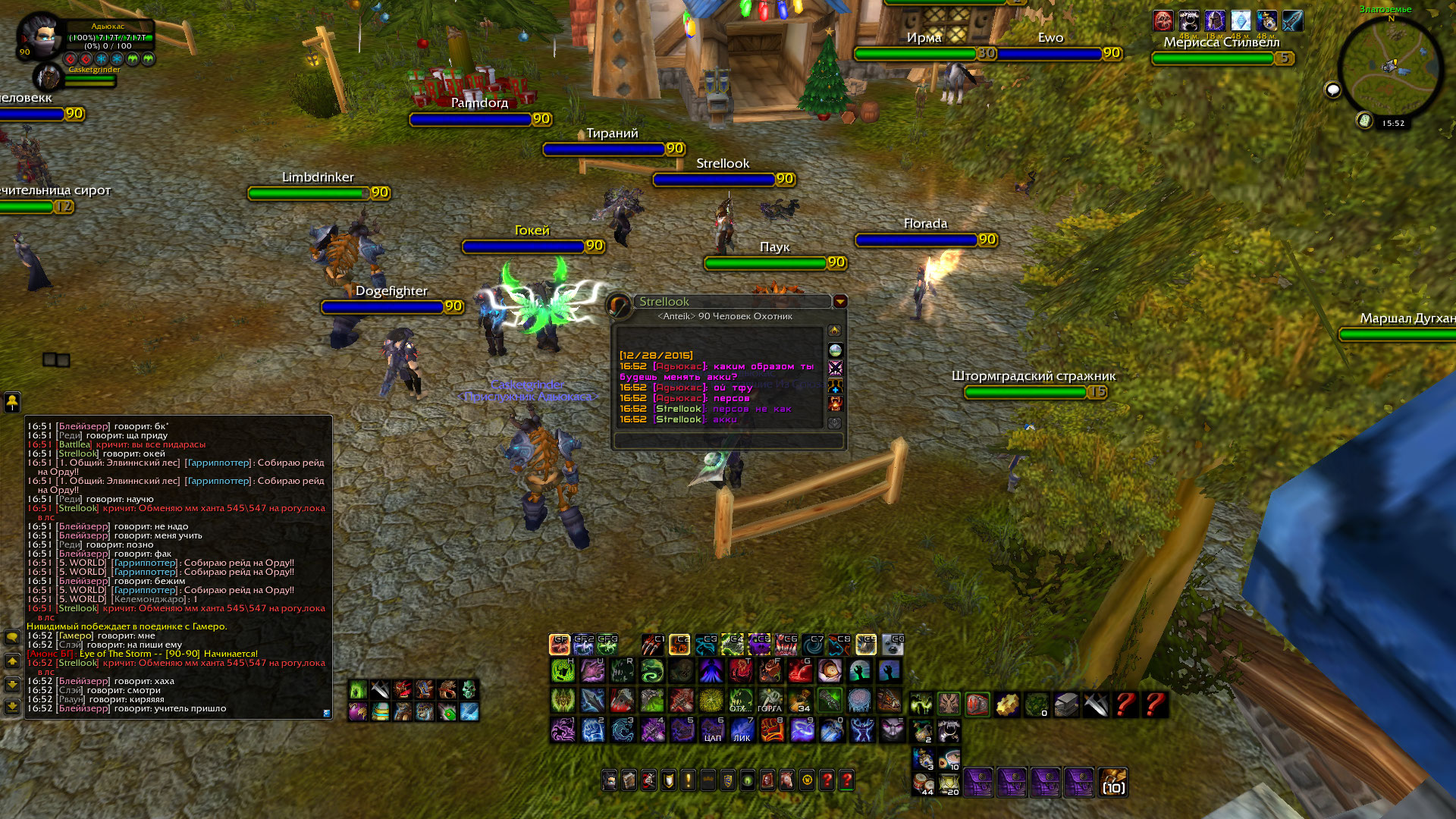Click the Strellook whisper window dropdown arrow
The height and width of the screenshot is (819, 1456).
point(840,302)
